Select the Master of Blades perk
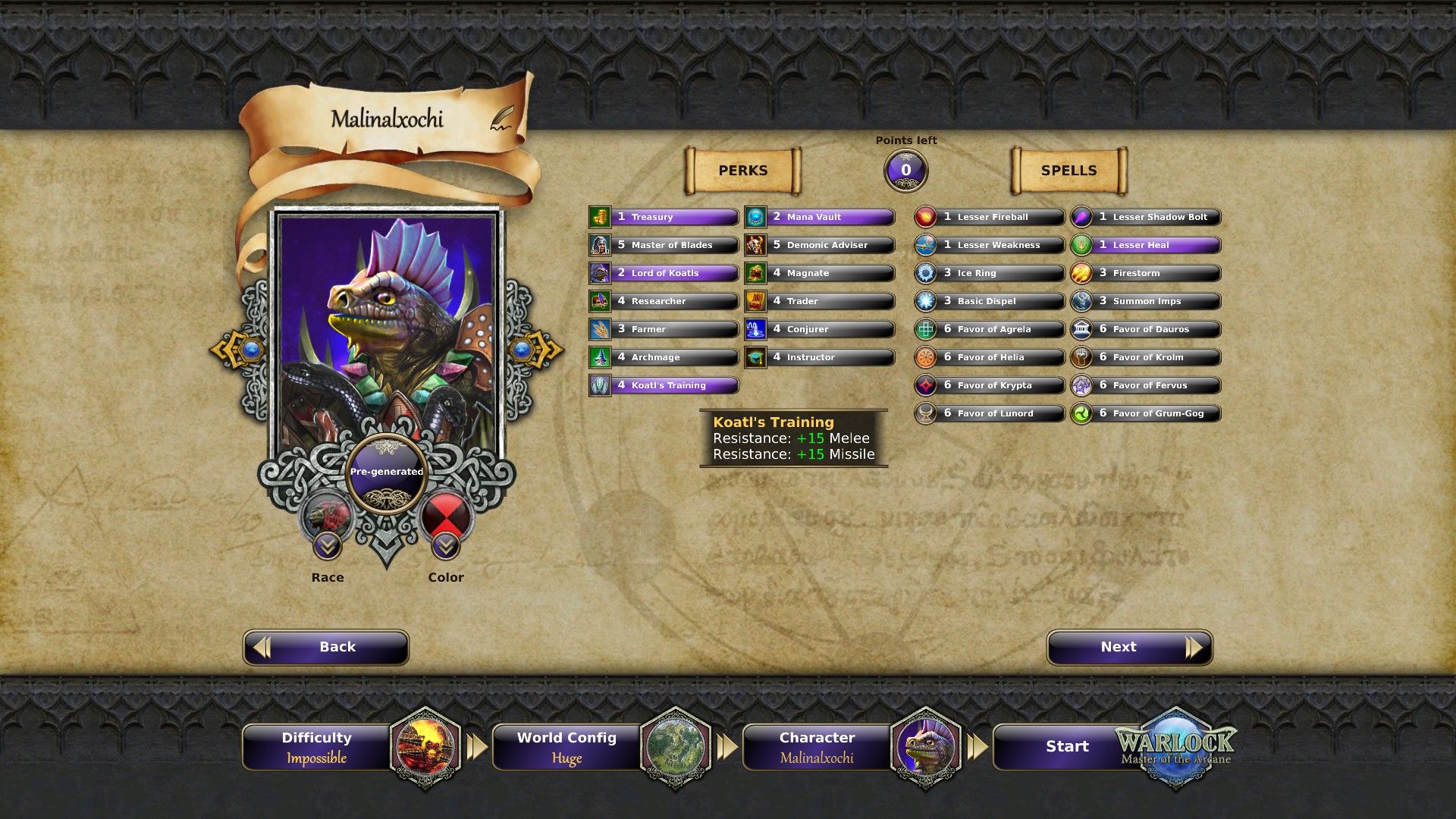This screenshot has height=819, width=1456. (x=664, y=246)
